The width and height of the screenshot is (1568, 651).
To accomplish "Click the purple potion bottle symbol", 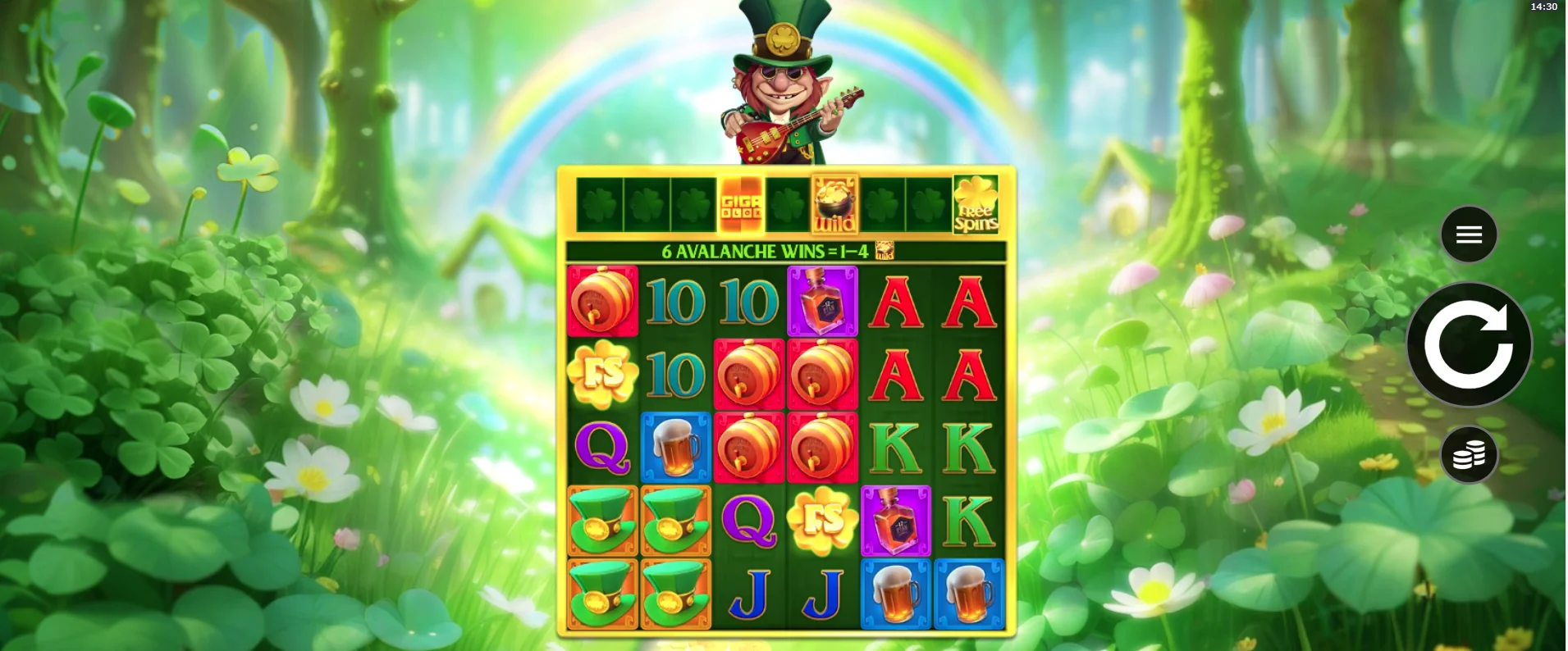I will (x=822, y=302).
